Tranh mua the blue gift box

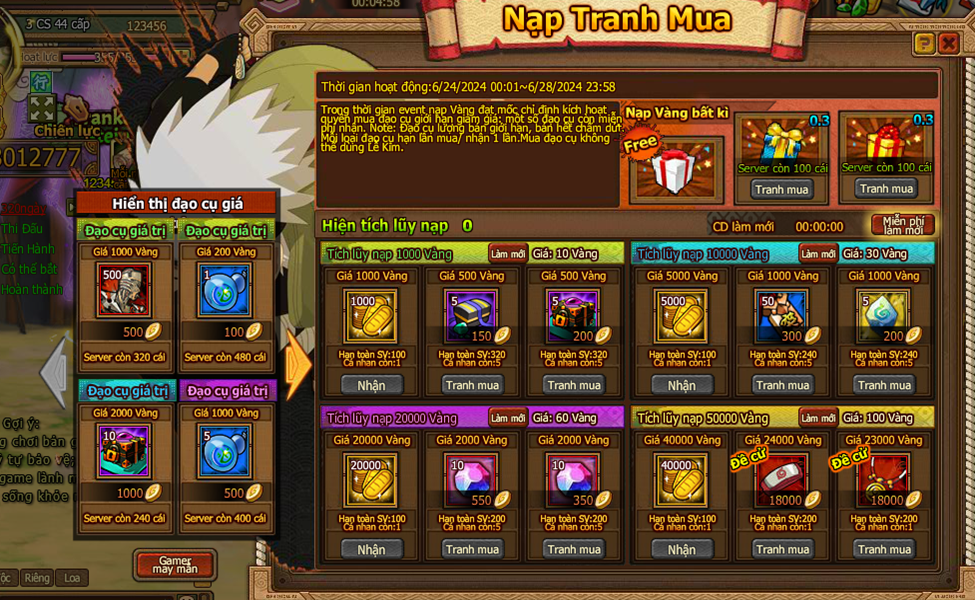782,189
